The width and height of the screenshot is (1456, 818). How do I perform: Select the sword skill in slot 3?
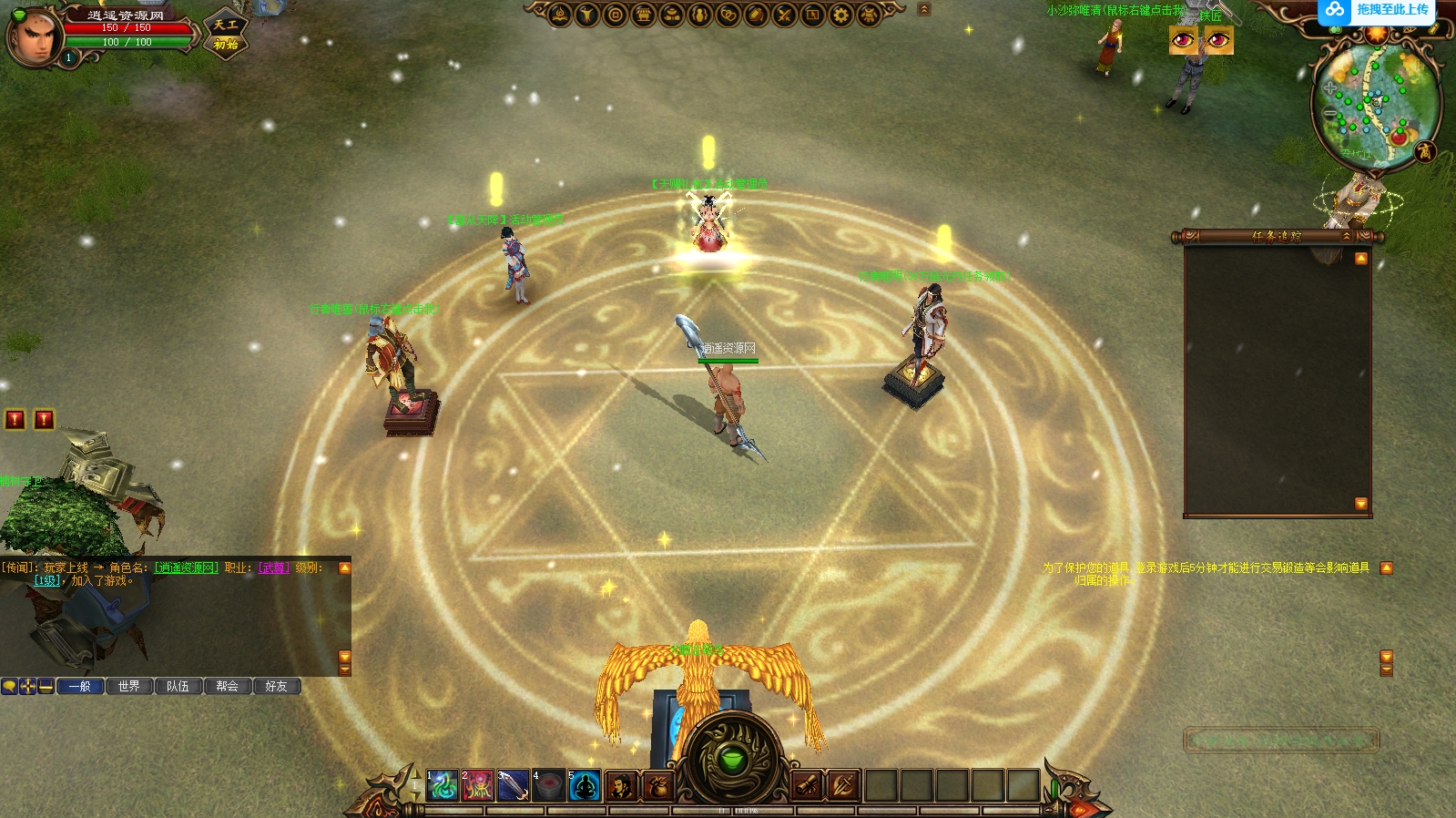513,785
